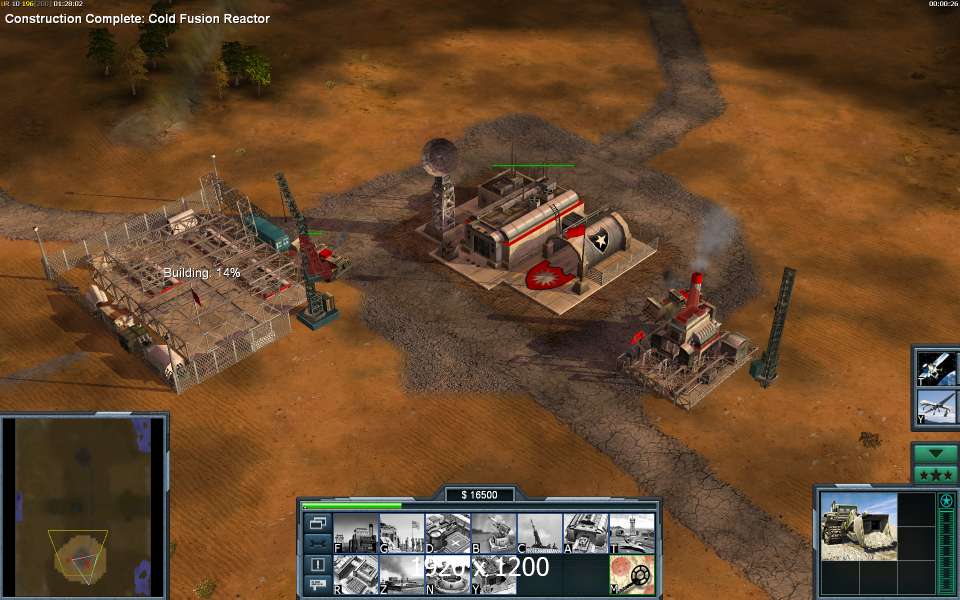Select the build icon labeled D
This screenshot has width=960, height=600.
(x=447, y=533)
